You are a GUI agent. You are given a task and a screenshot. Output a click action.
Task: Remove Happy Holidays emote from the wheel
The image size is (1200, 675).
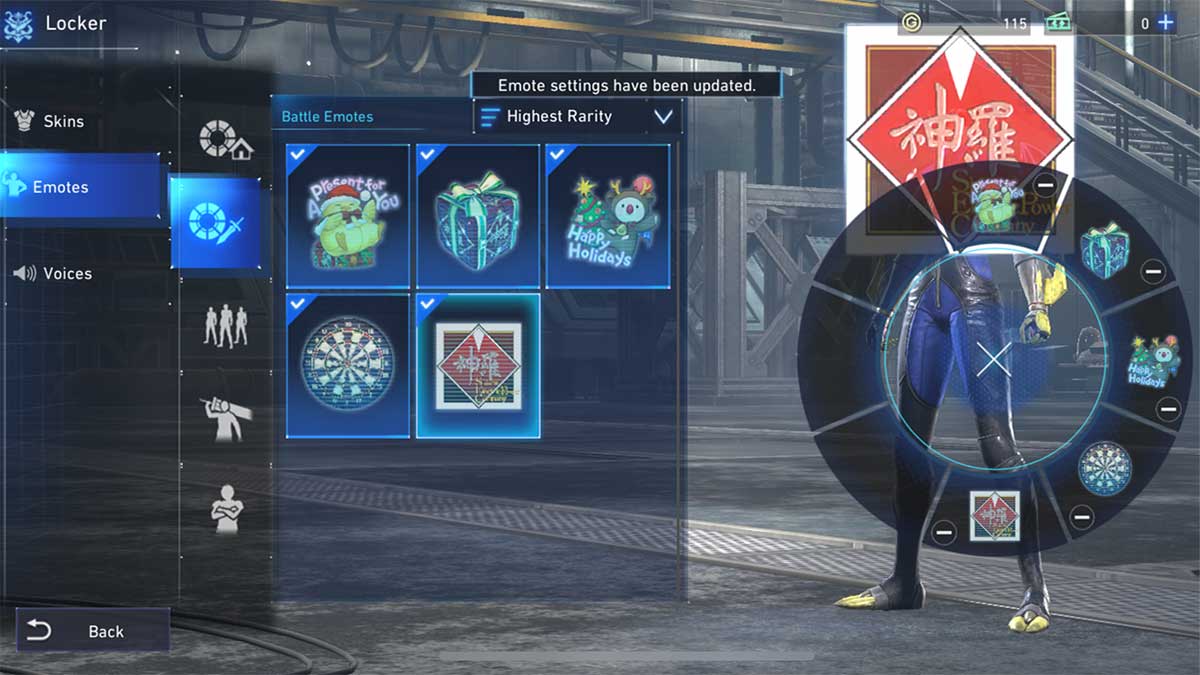[1167, 408]
